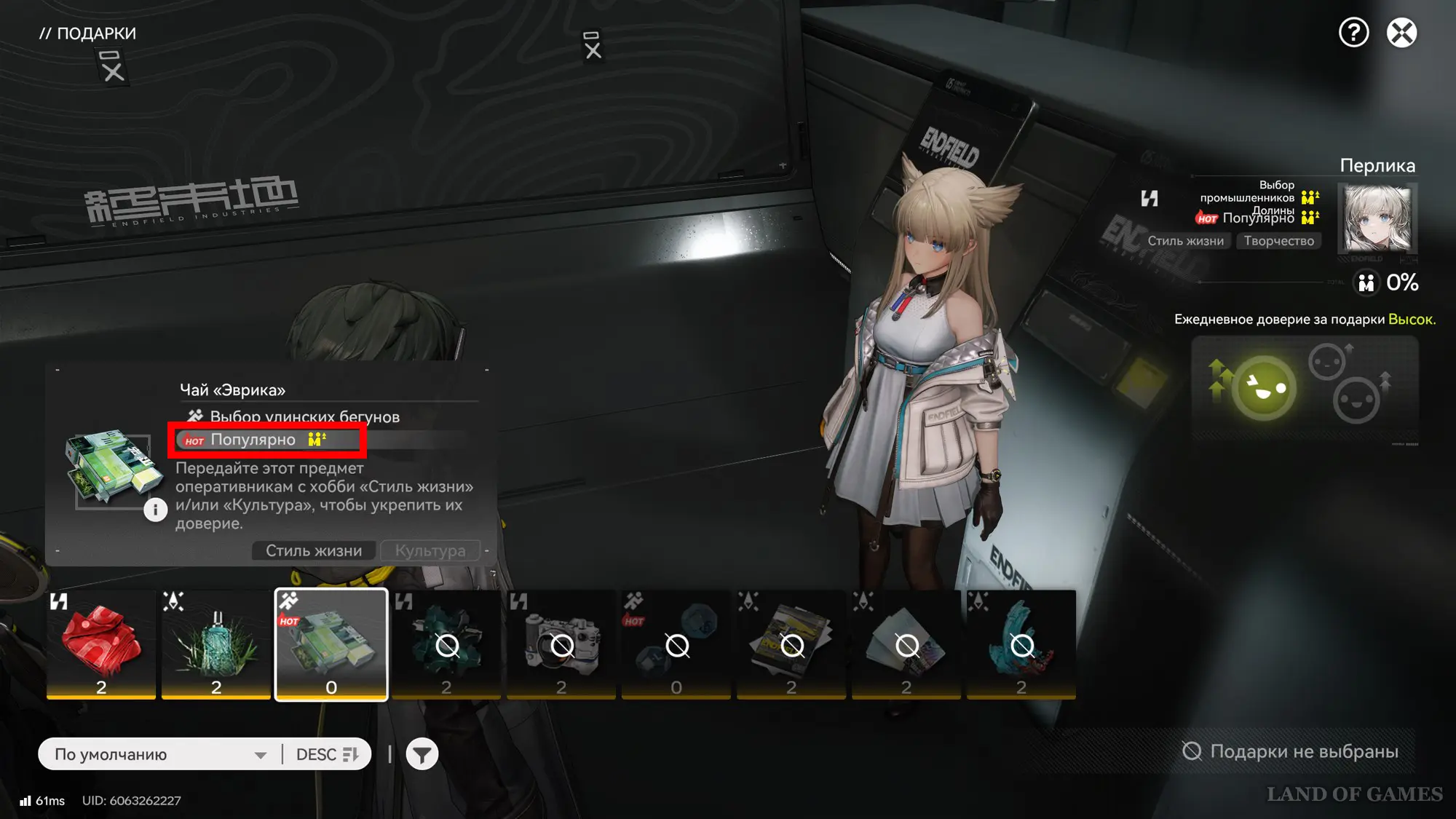Select the magazines gift slot
The image size is (1456, 819).
pyautogui.click(x=791, y=644)
